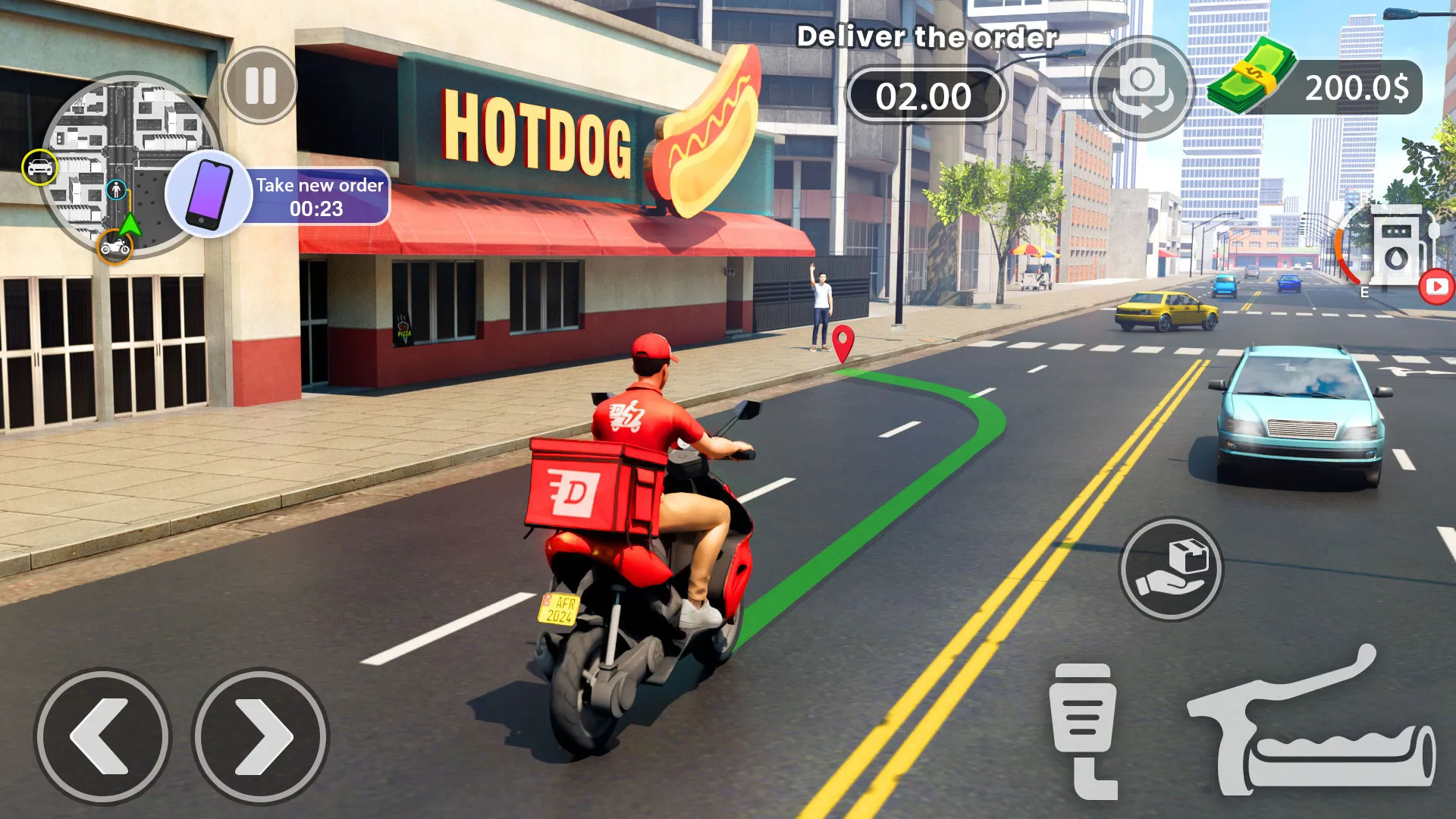Click the Deliver the order banner
Viewport: 1456px width, 819px height.
point(927,36)
